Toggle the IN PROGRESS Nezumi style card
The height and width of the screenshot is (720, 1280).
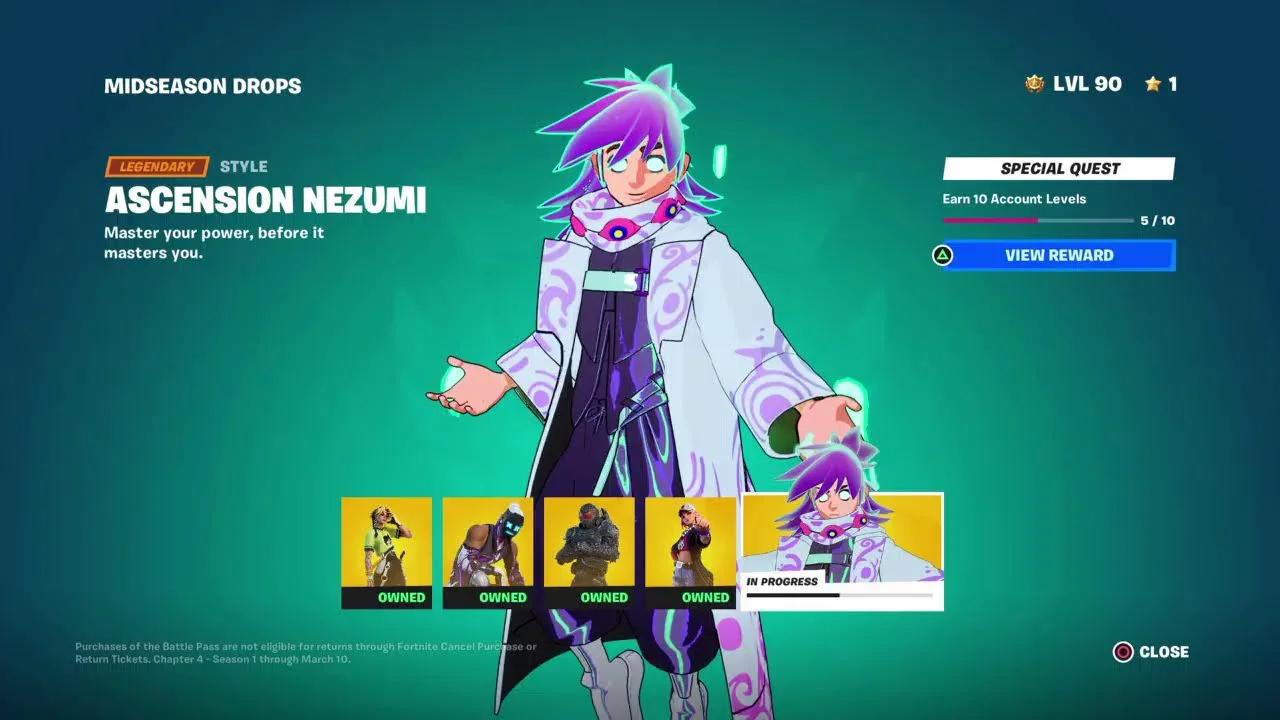(x=840, y=550)
